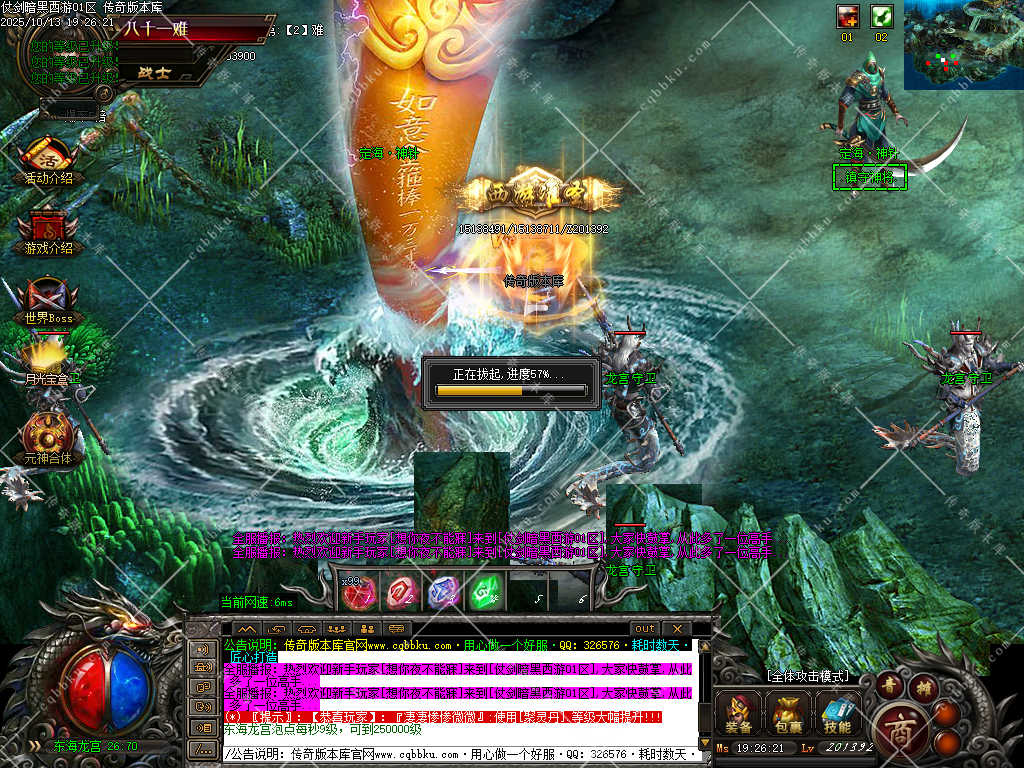Click the minimap in the corner
This screenshot has height=768, width=1024.
click(x=963, y=45)
